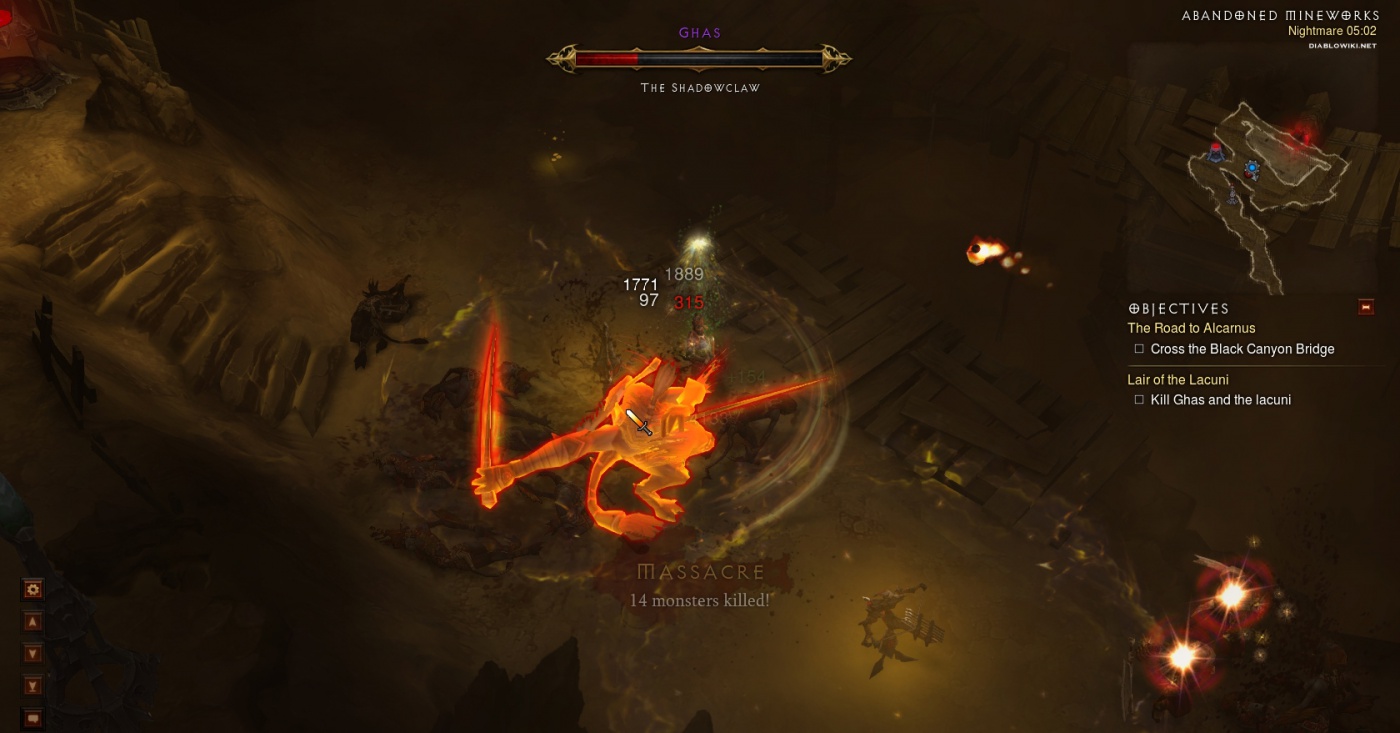Click the Ghas name label above the bar

tap(700, 32)
